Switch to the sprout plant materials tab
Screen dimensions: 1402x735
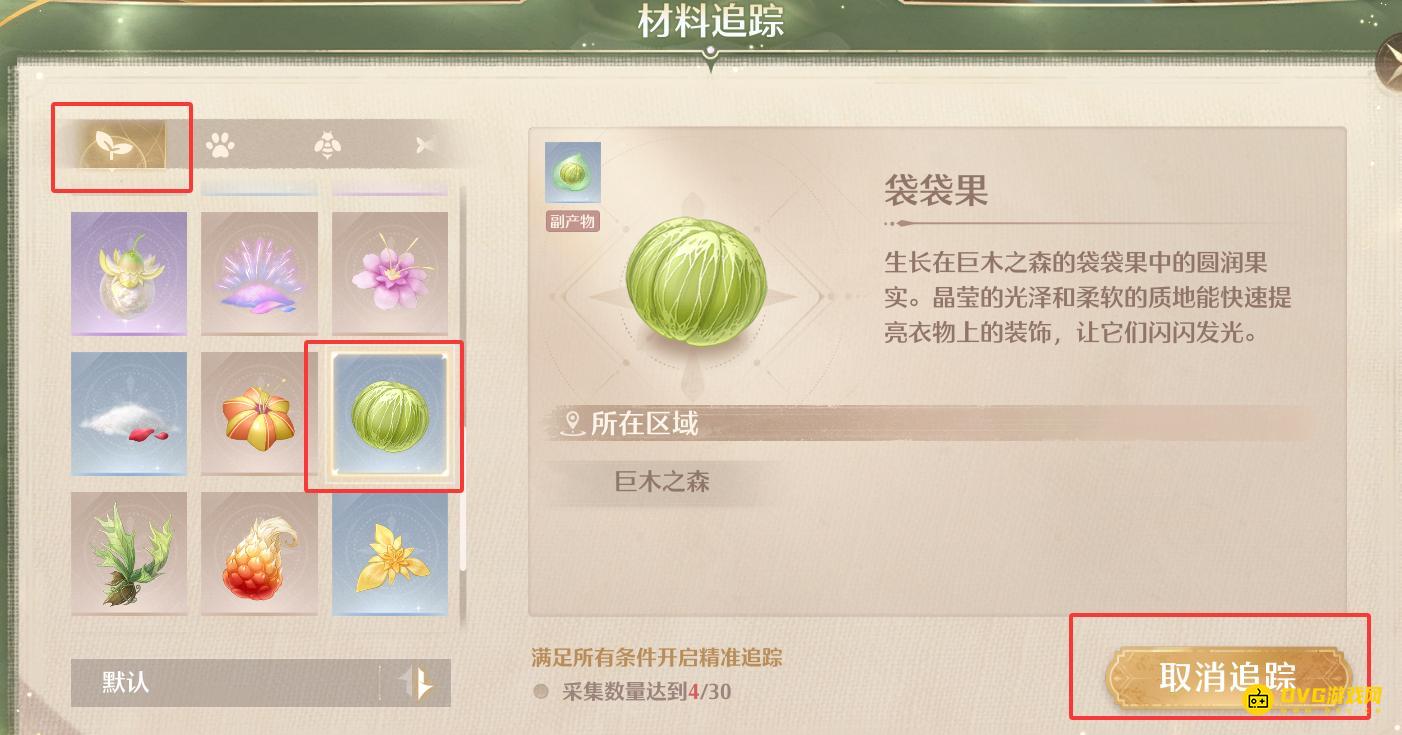tap(118, 145)
